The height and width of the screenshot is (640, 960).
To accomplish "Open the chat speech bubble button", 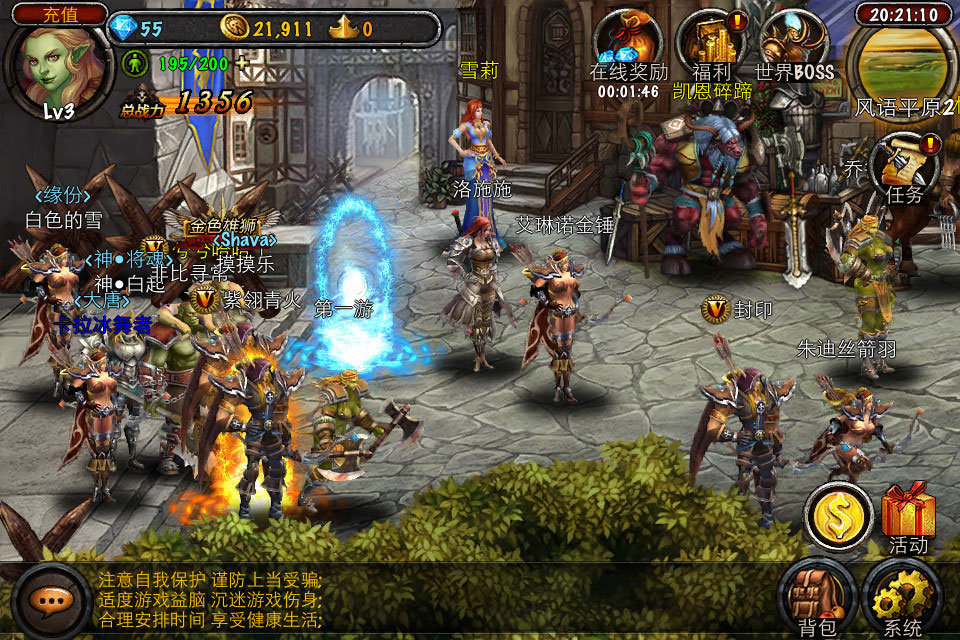I will pyautogui.click(x=51, y=601).
